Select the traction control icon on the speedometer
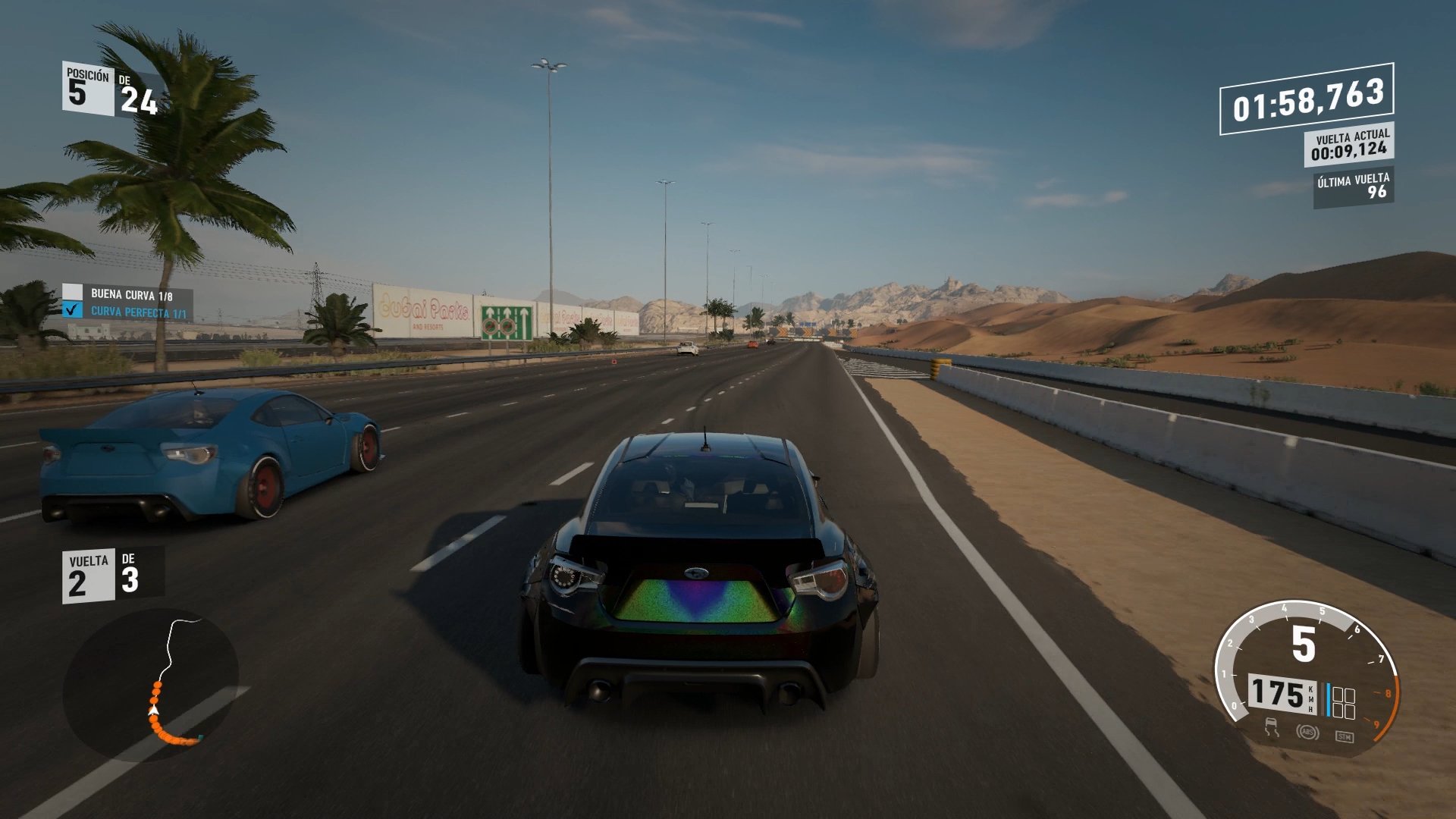Screen dimensions: 1456x819 click(x=1271, y=728)
